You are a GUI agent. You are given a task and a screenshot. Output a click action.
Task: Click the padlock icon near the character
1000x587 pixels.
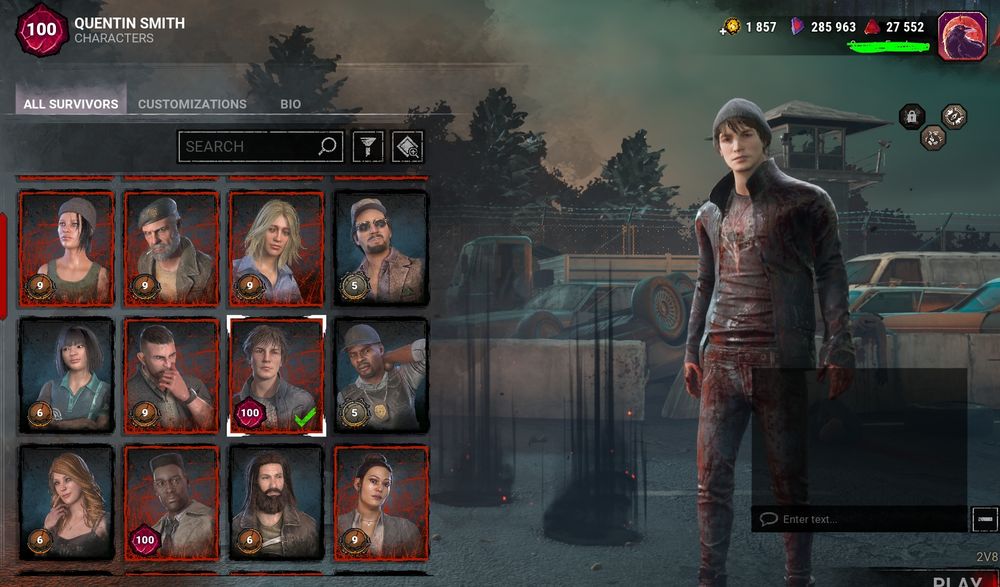911,117
